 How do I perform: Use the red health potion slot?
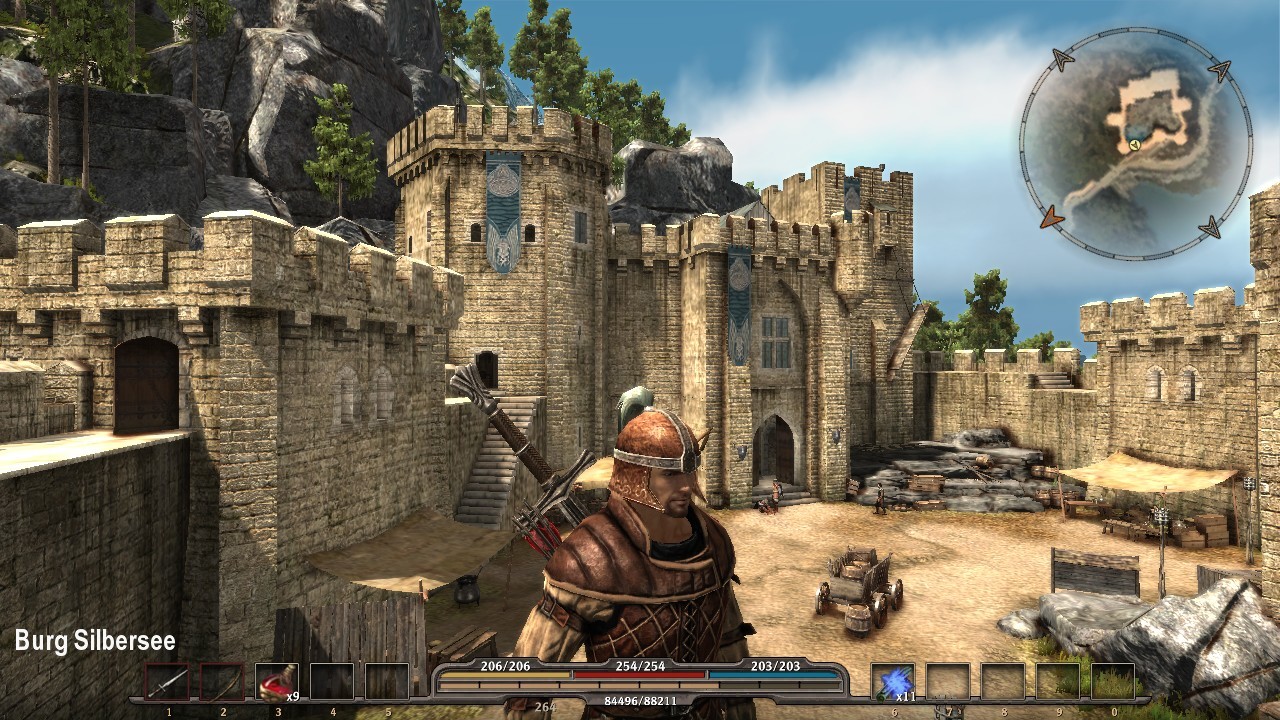coord(276,681)
